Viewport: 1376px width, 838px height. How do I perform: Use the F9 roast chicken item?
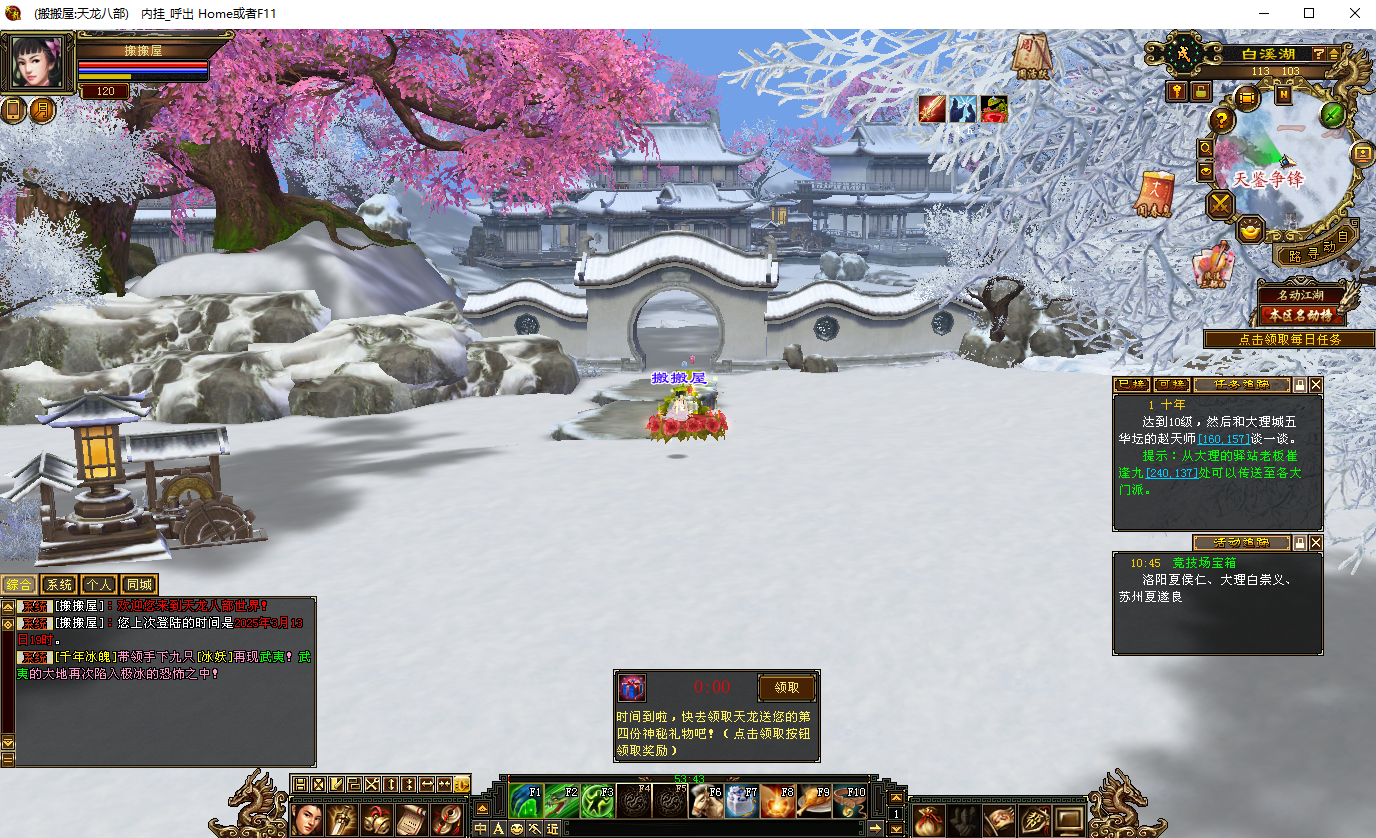[813, 801]
